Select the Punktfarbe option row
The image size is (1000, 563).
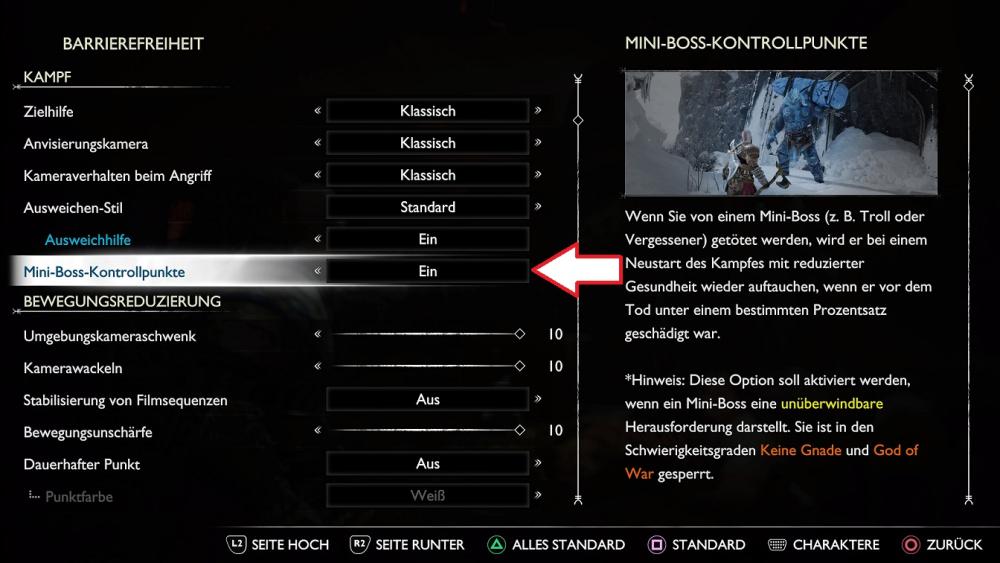coord(79,496)
